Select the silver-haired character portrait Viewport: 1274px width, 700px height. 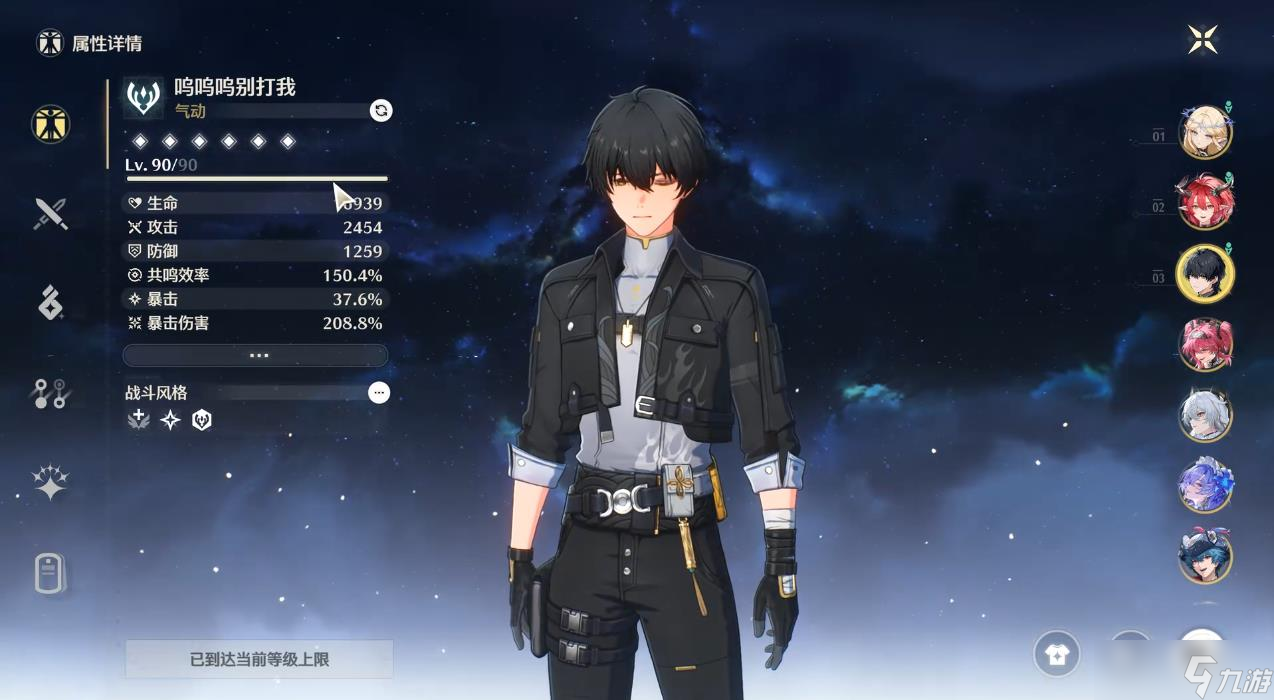[x=1205, y=415]
